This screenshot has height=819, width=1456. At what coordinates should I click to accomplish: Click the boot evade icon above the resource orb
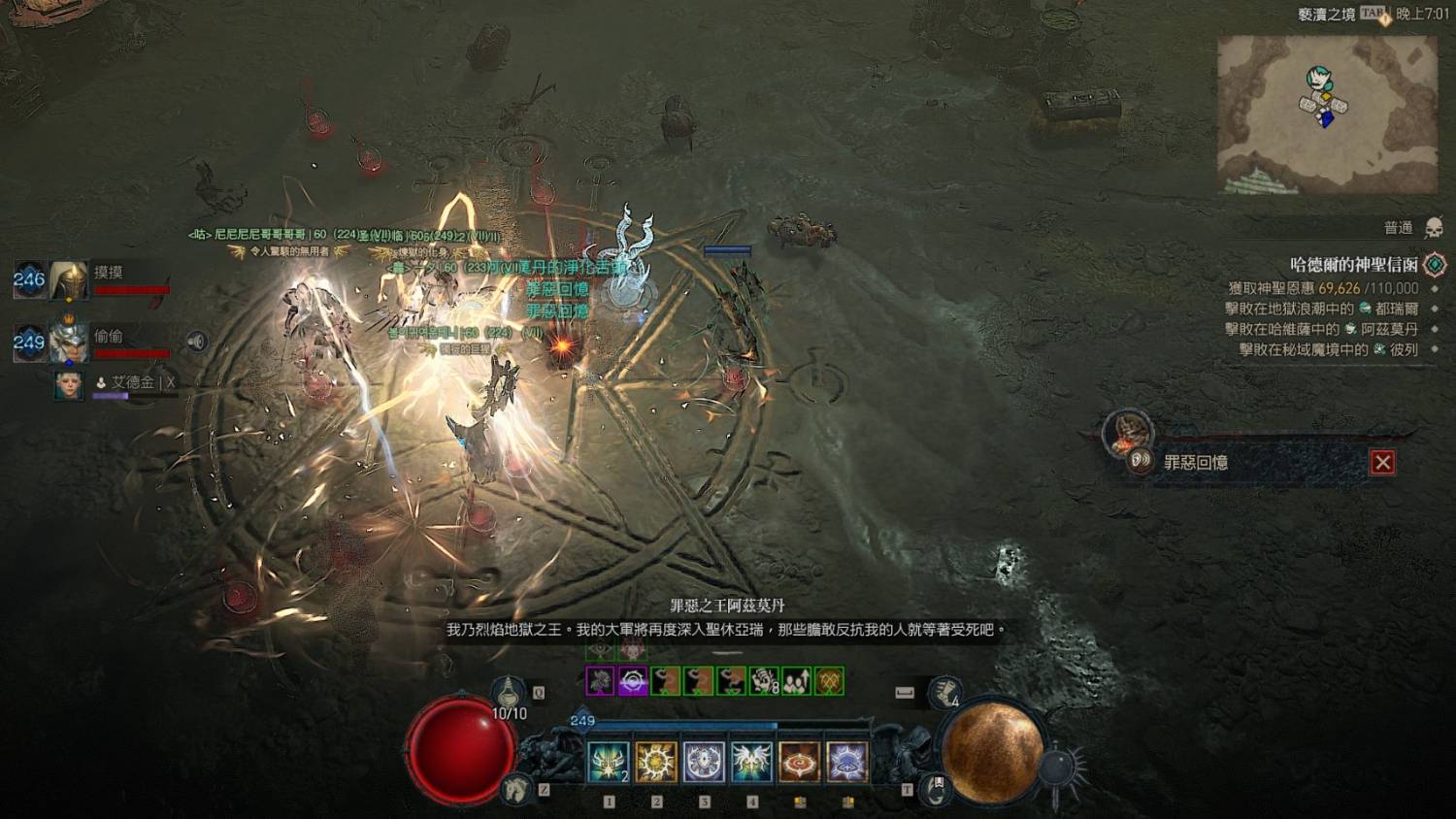[943, 692]
